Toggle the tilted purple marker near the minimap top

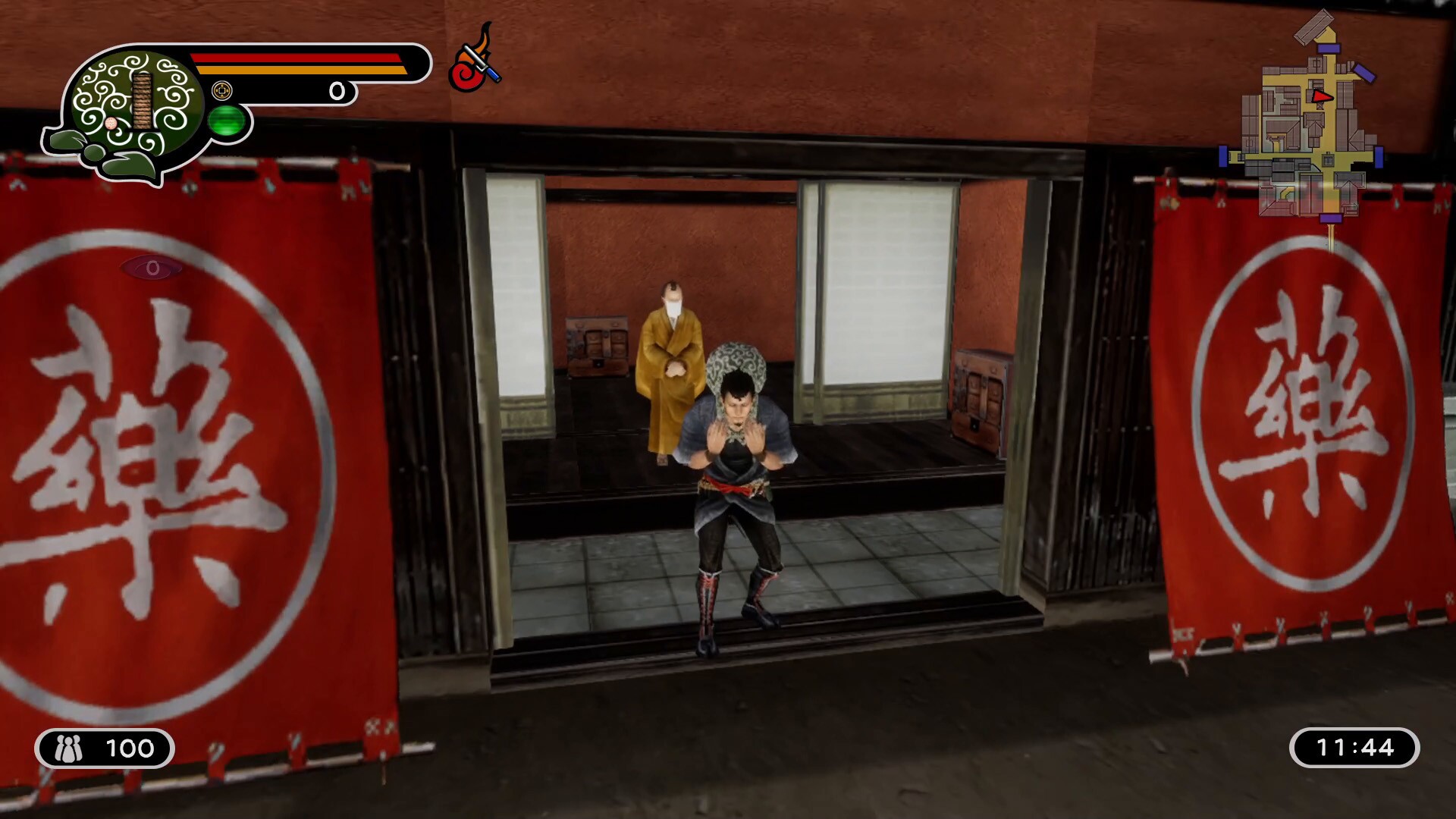coord(1365,74)
